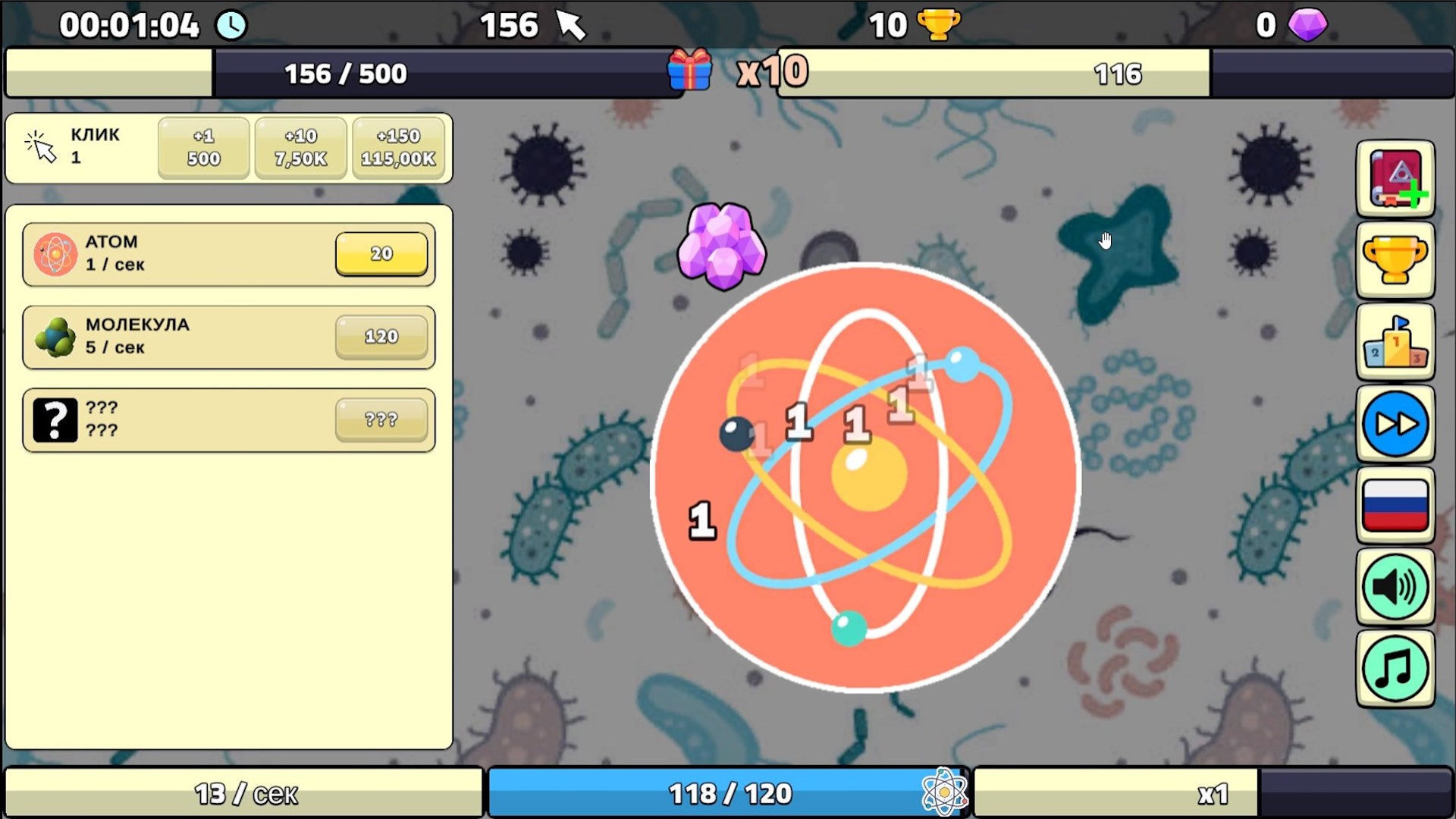The height and width of the screenshot is (819, 1456).
Task: Collect the purple crystal pickup
Action: point(722,245)
